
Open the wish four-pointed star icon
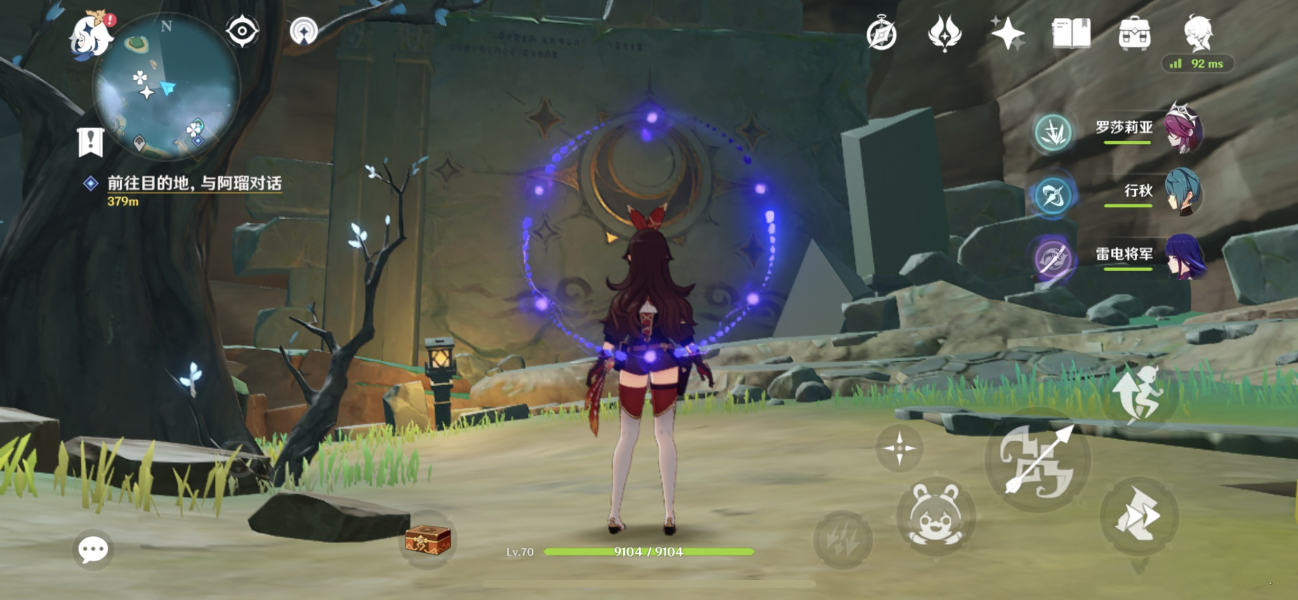tap(1007, 34)
